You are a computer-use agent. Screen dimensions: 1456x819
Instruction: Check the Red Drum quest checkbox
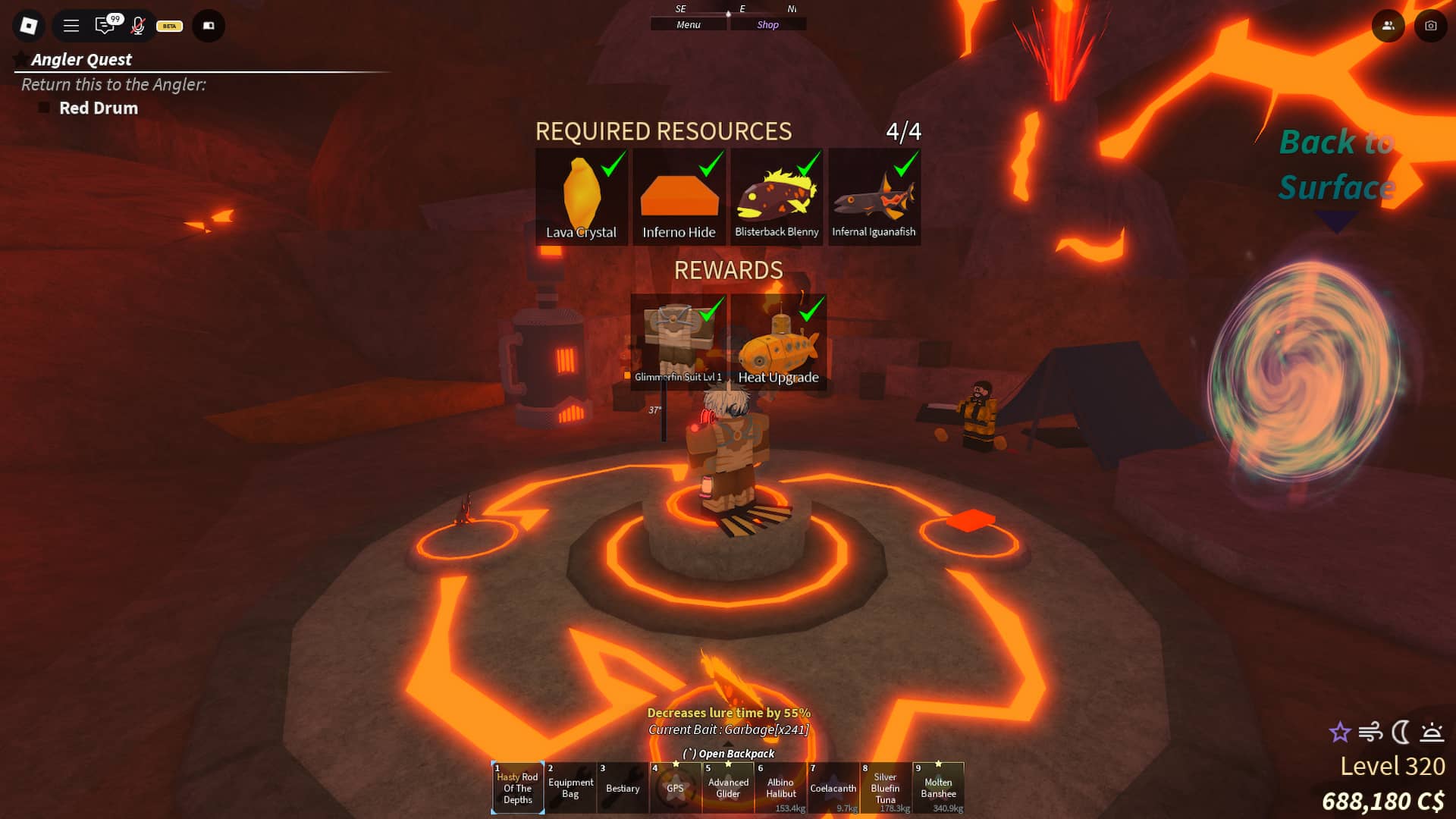tap(43, 107)
